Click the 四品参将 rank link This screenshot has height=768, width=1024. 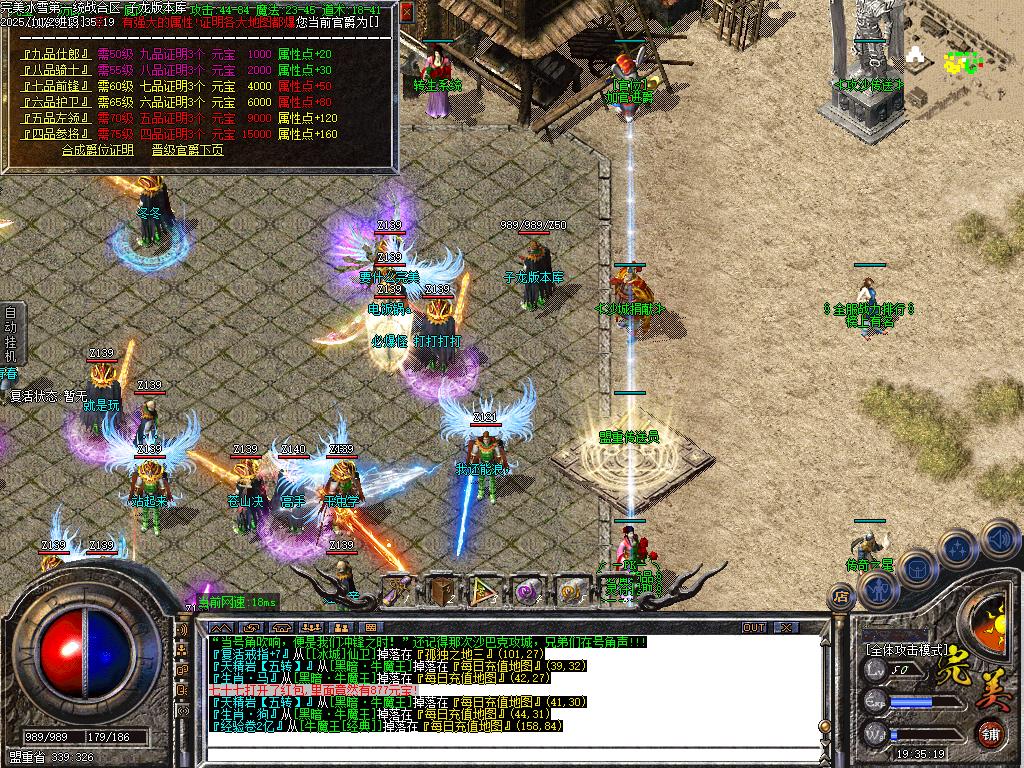[x=56, y=134]
